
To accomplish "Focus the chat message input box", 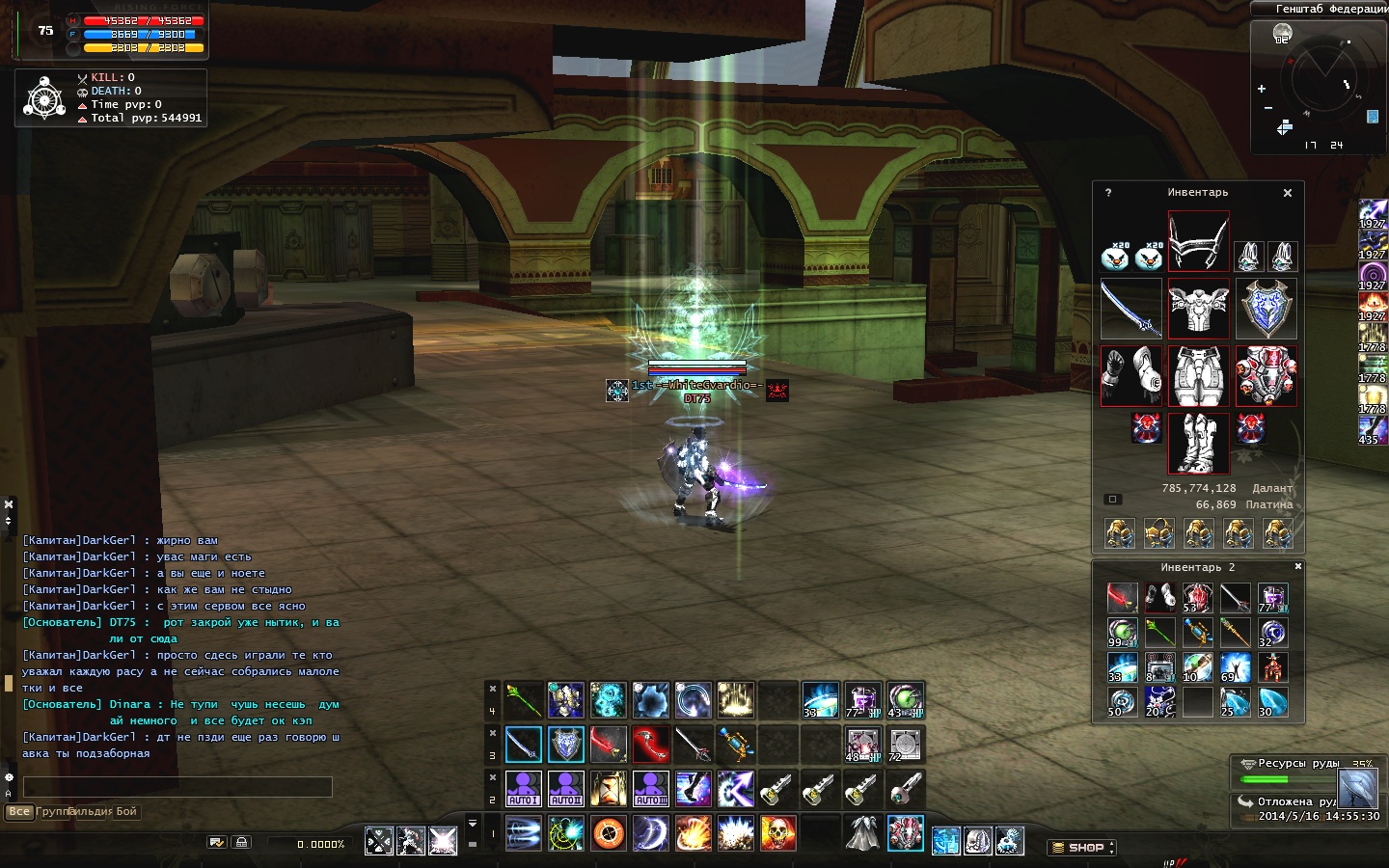I will click(177, 787).
